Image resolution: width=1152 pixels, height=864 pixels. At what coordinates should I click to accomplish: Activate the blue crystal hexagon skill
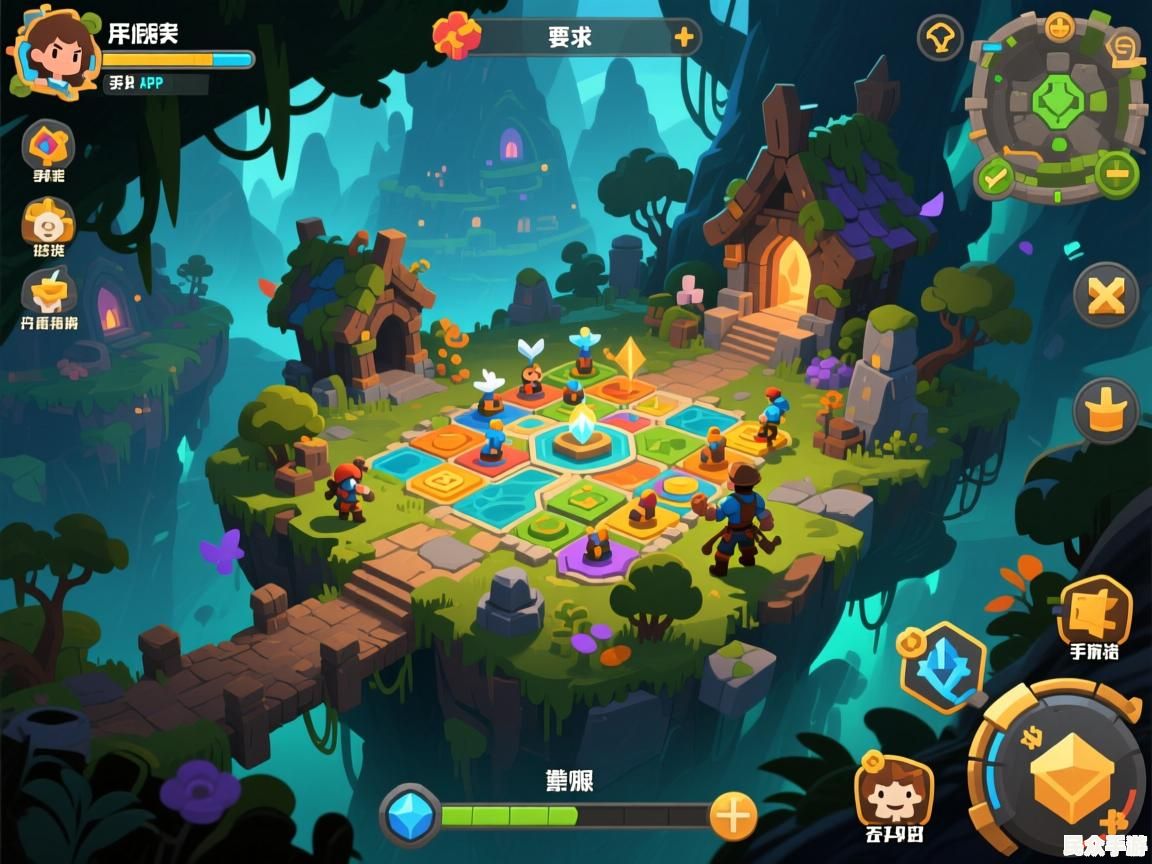tap(943, 667)
